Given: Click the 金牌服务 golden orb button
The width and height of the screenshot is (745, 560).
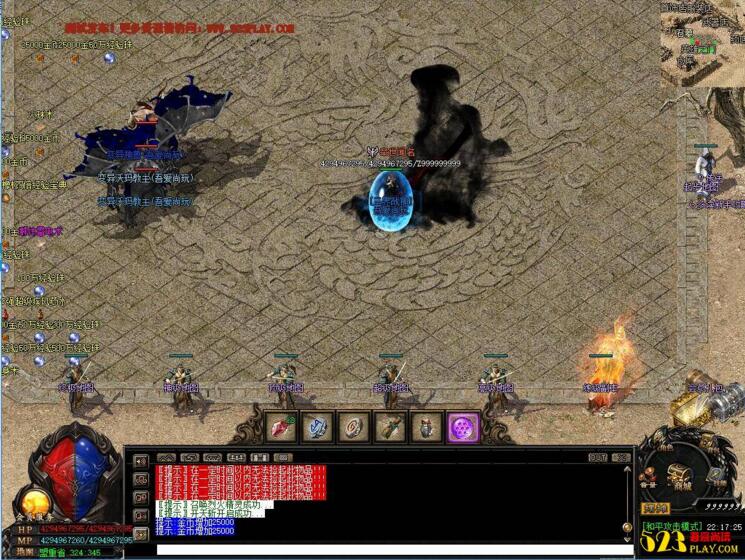Looking at the screenshot, I should pyautogui.click(x=32, y=501).
